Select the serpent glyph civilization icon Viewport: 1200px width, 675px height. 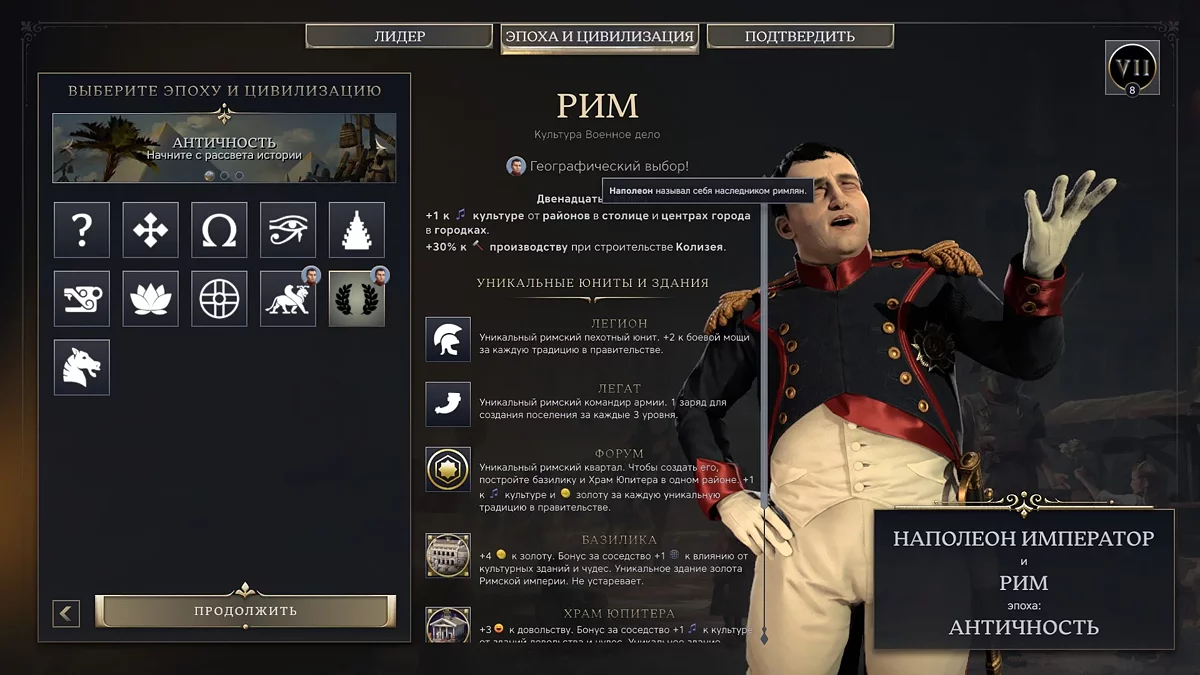(x=82, y=298)
